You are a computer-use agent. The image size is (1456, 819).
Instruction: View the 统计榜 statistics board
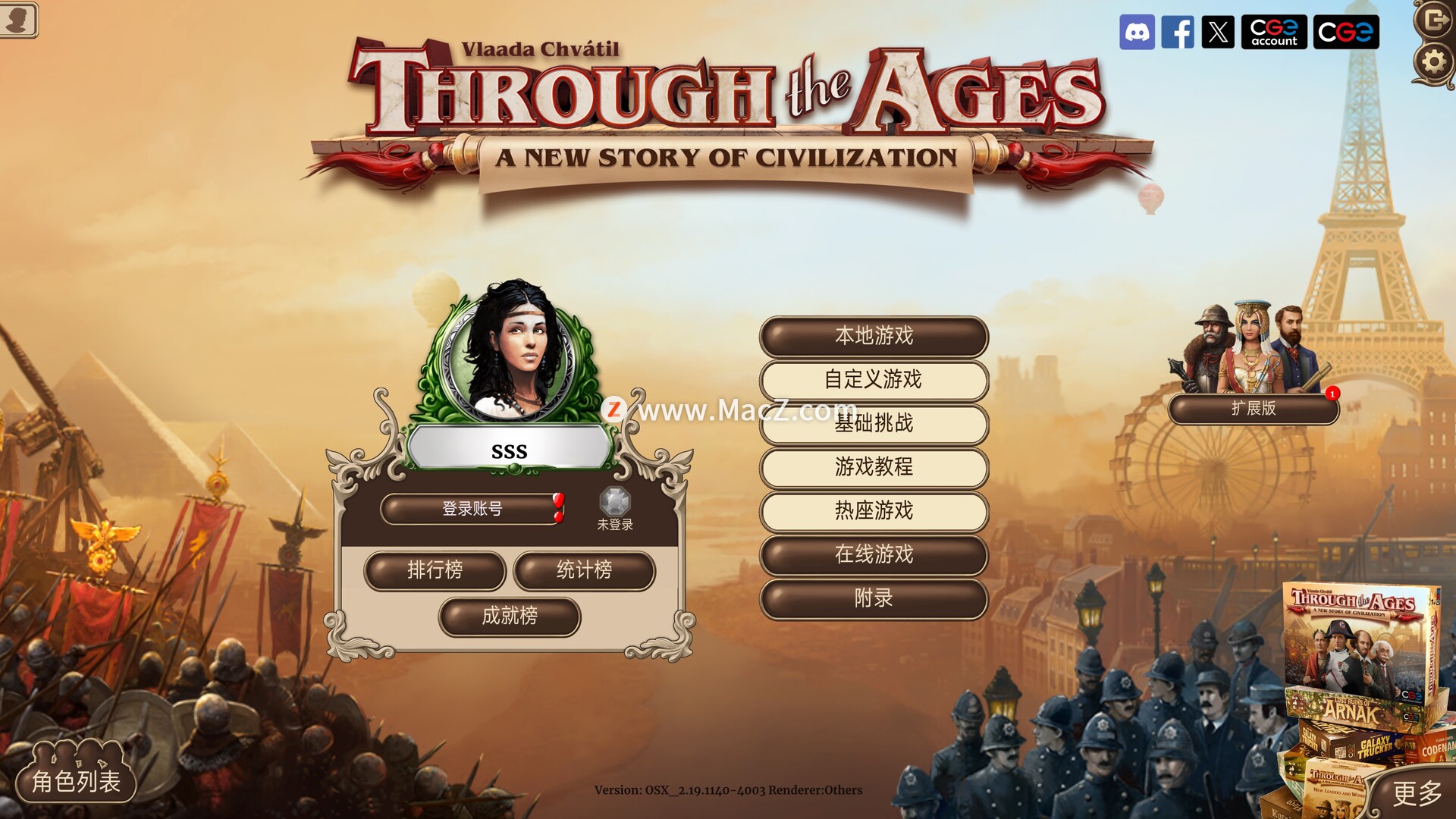pyautogui.click(x=584, y=570)
